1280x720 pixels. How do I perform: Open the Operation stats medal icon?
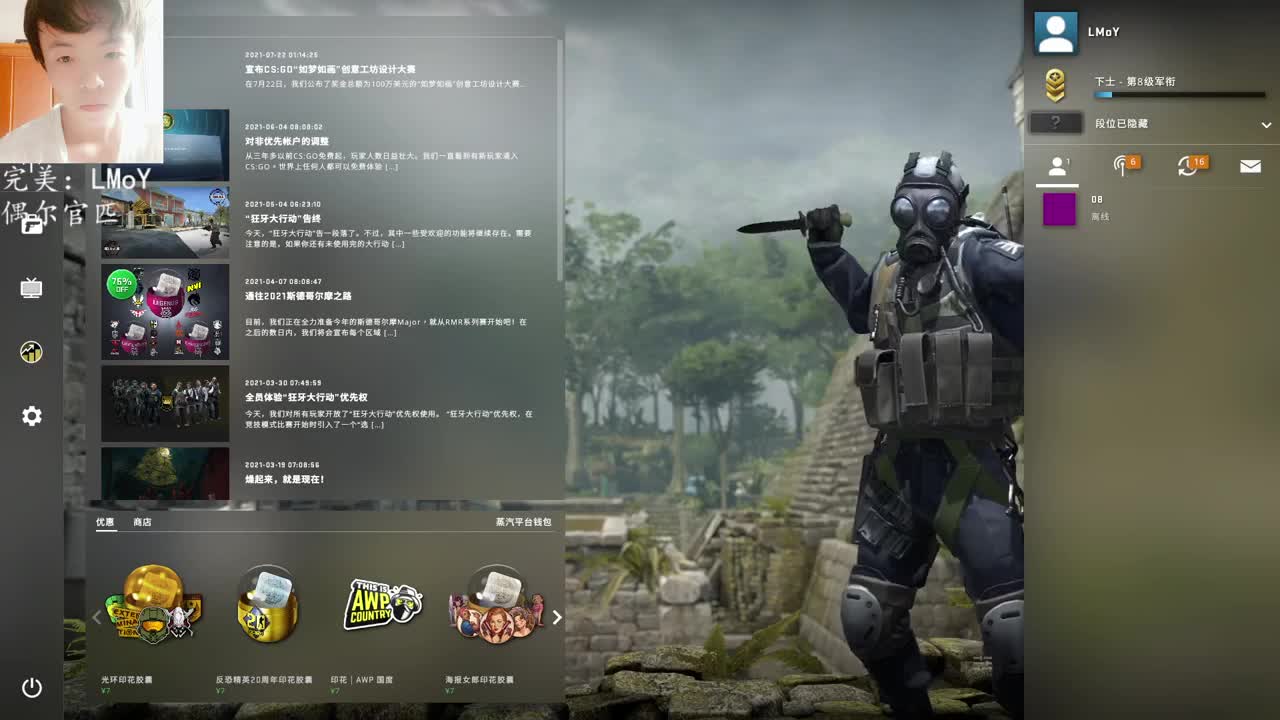(31, 352)
